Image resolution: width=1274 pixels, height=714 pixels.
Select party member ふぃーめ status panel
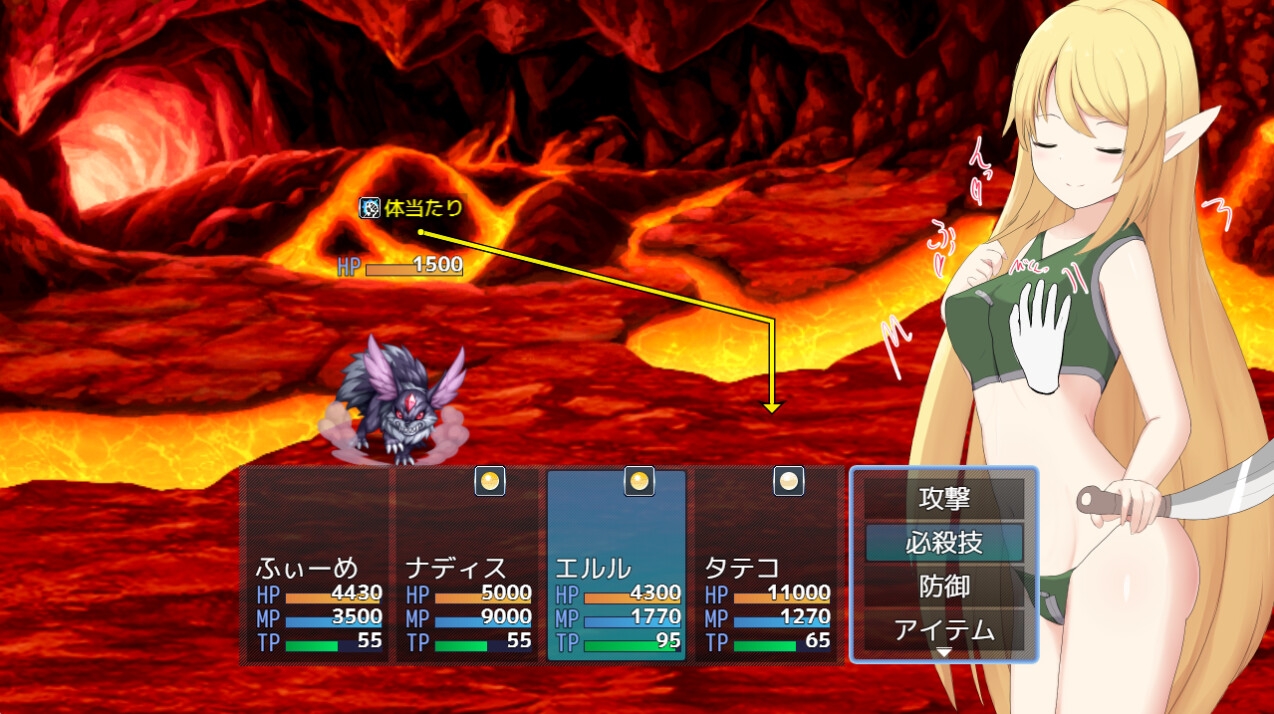[x=317, y=565]
